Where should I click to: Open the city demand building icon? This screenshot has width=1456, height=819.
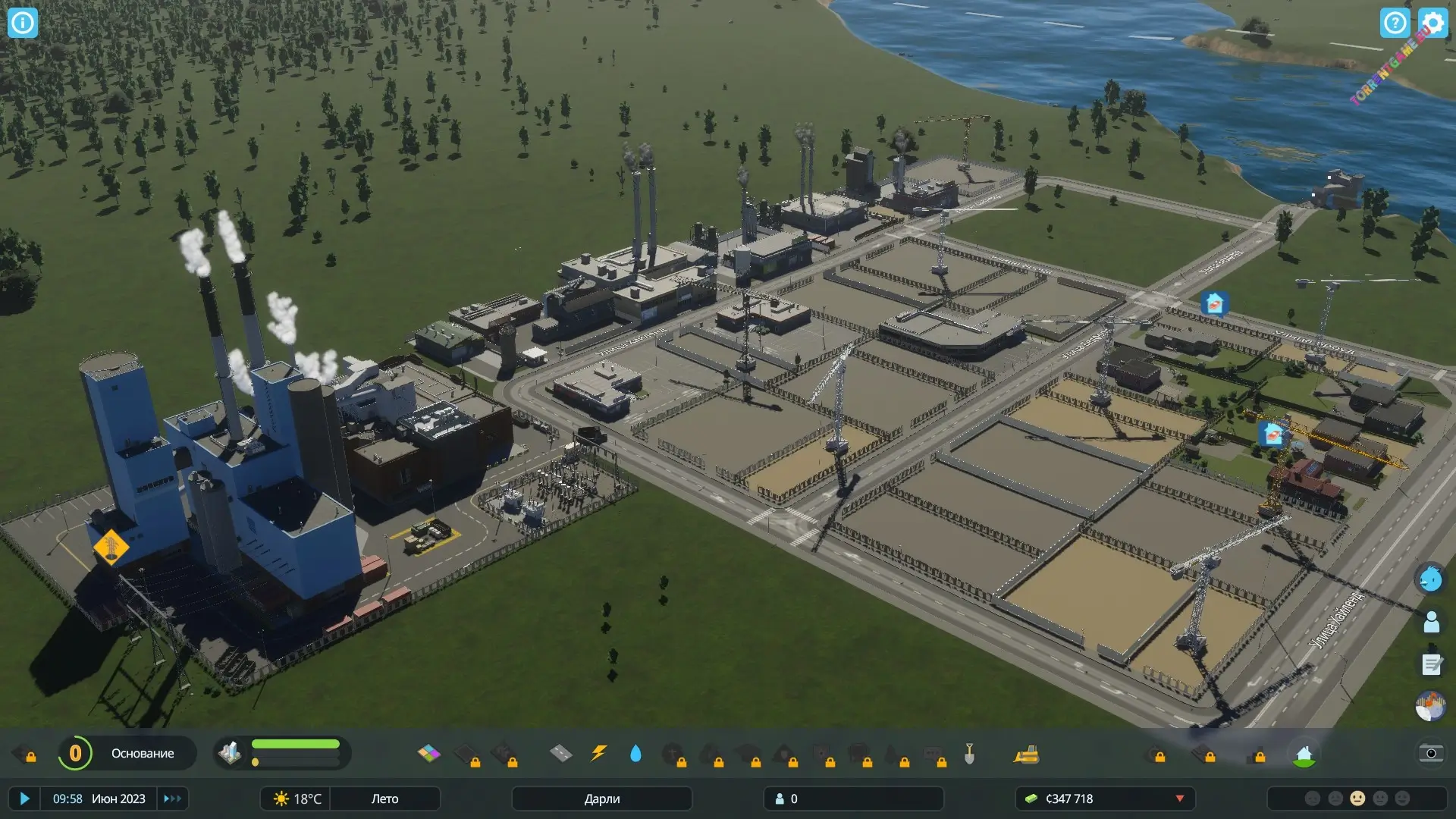230,753
